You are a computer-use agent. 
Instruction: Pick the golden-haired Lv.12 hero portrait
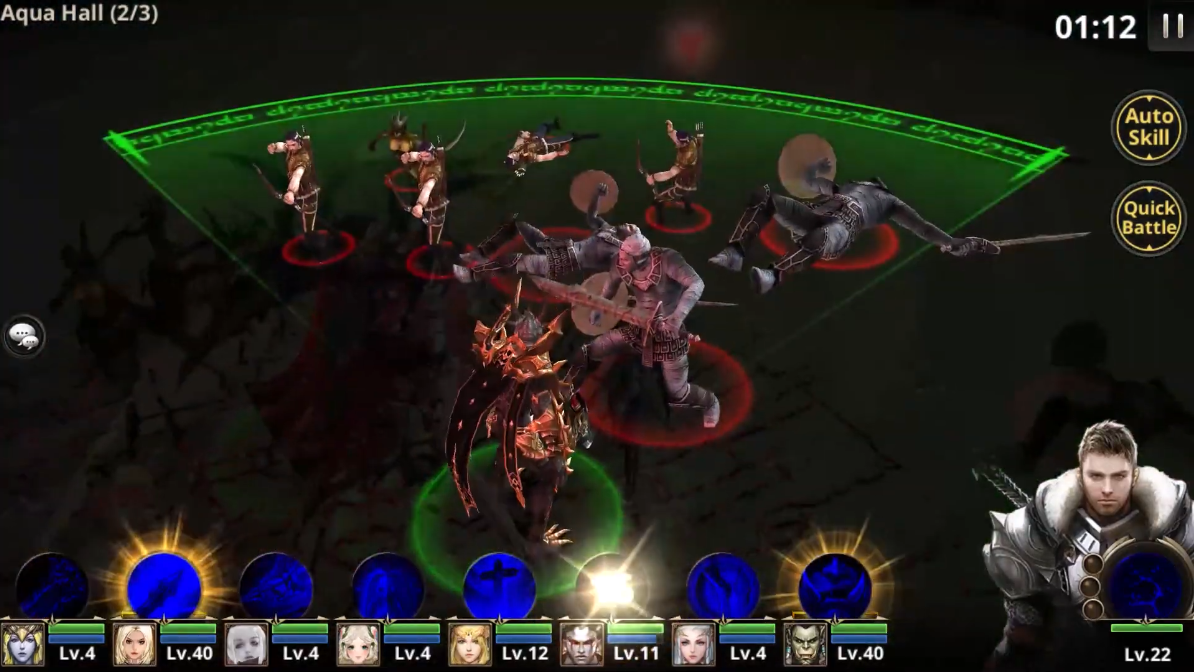pyautogui.click(x=469, y=645)
